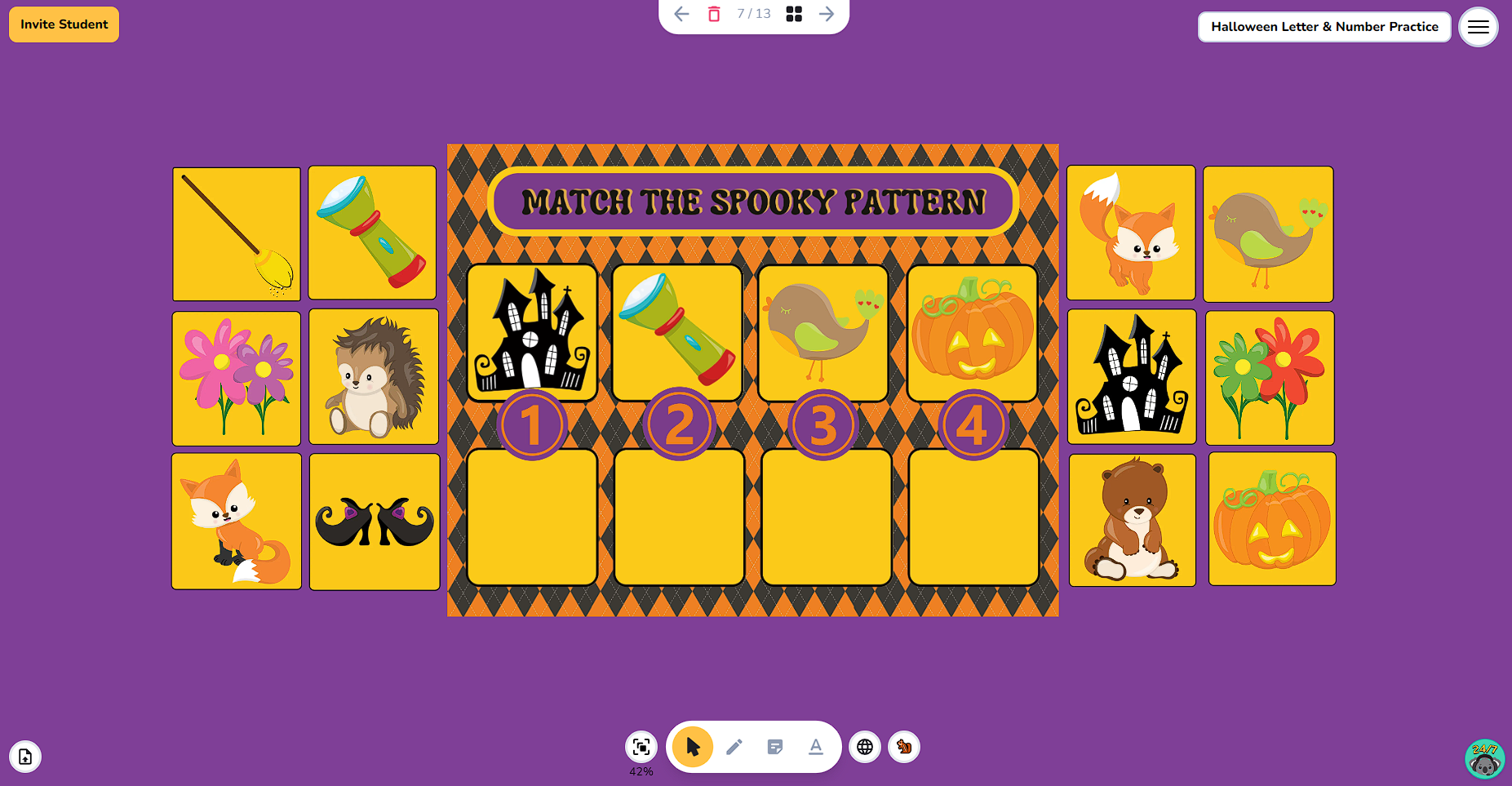Click the 42% zoom level indicator
The height and width of the screenshot is (786, 1512).
[x=641, y=772]
